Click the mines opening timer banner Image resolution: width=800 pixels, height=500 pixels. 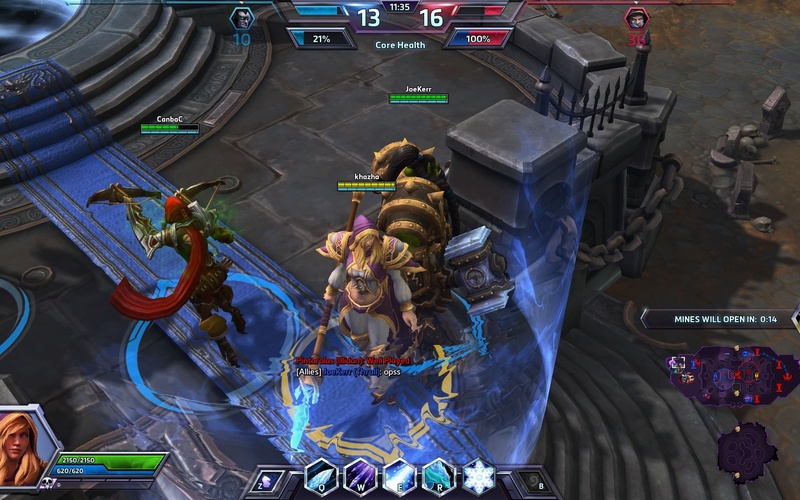[x=717, y=318]
